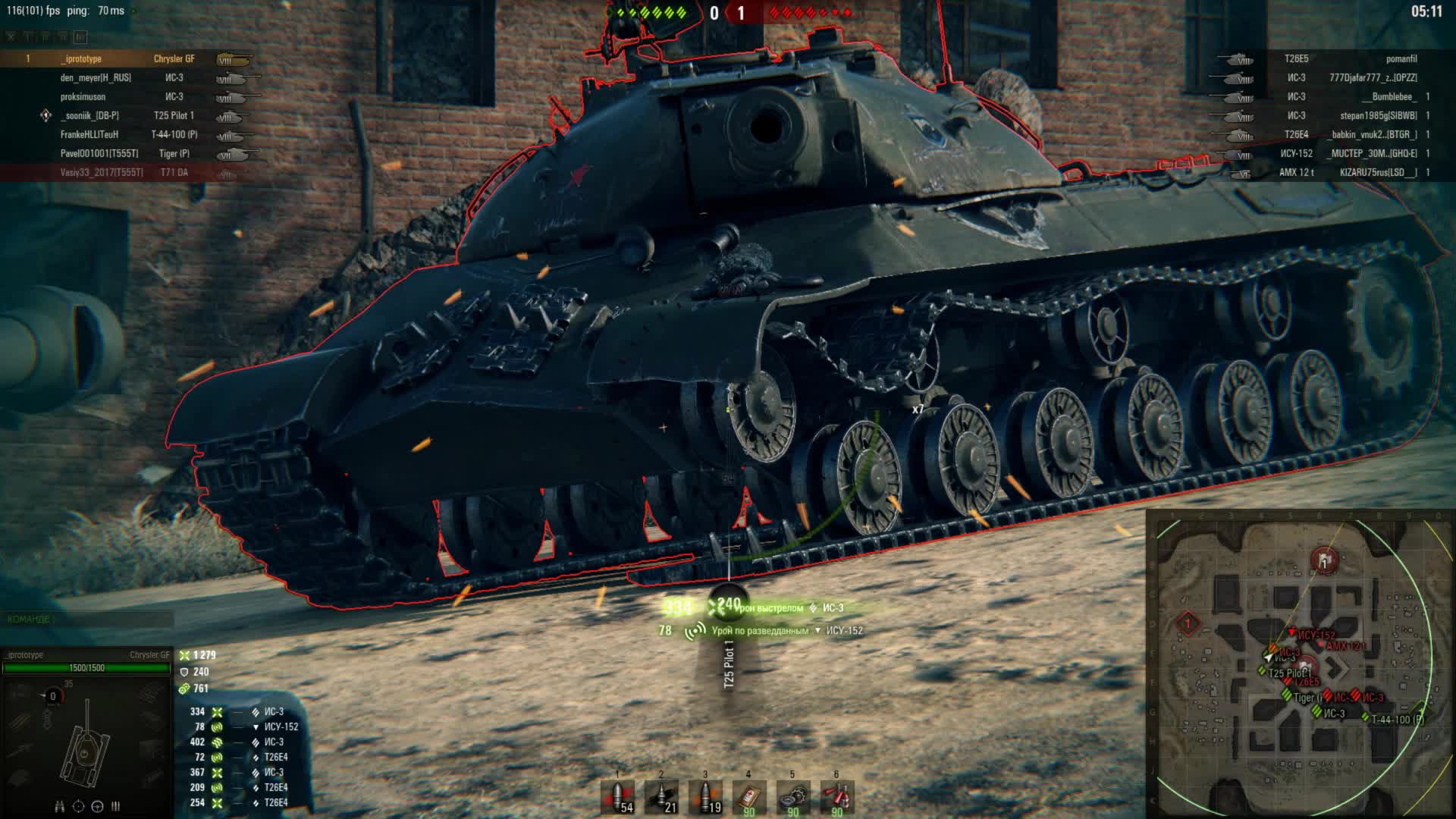Click the steering wheel indicator icon
The image size is (1456, 819).
pos(97,806)
